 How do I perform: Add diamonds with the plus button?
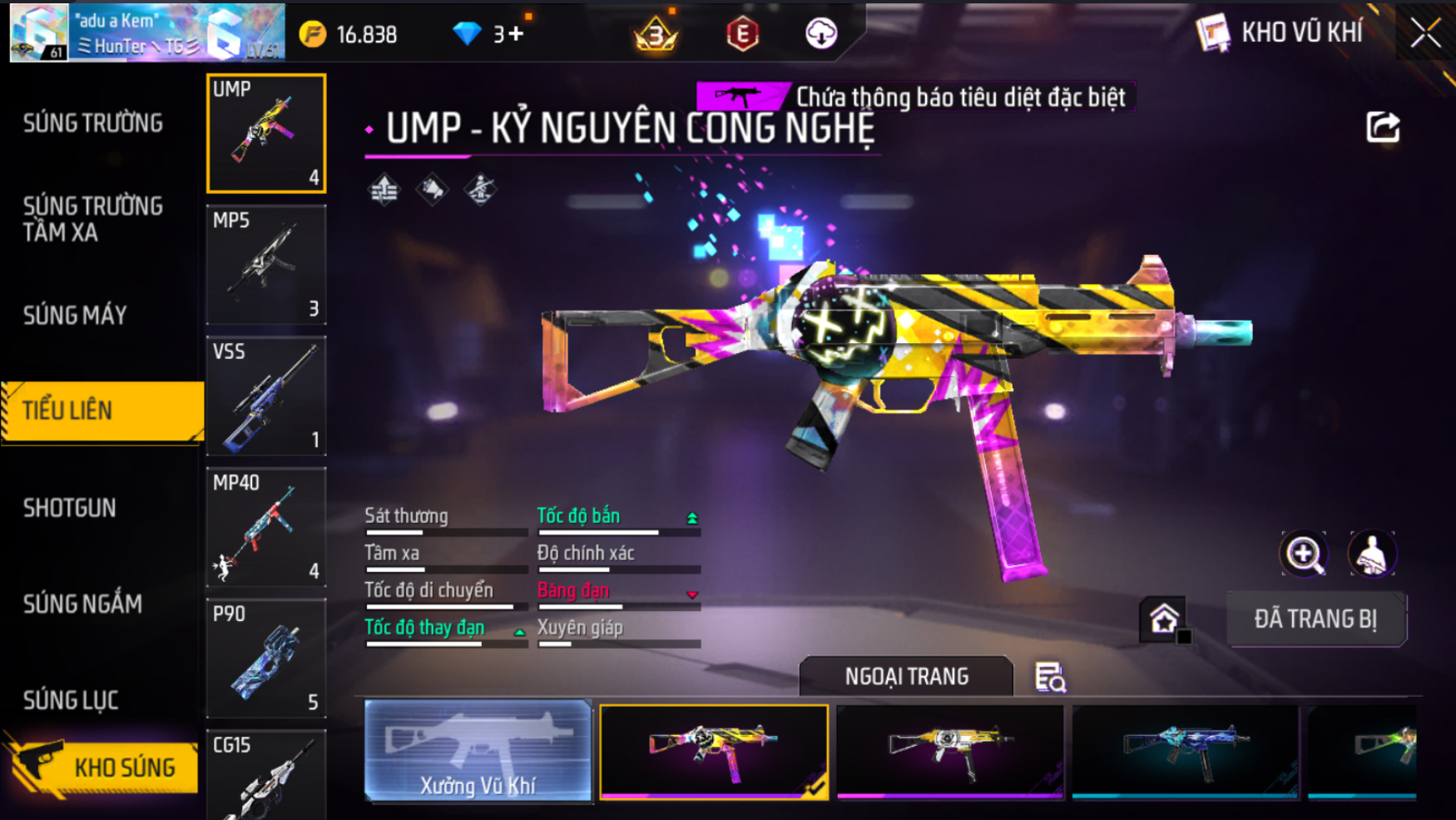516,34
